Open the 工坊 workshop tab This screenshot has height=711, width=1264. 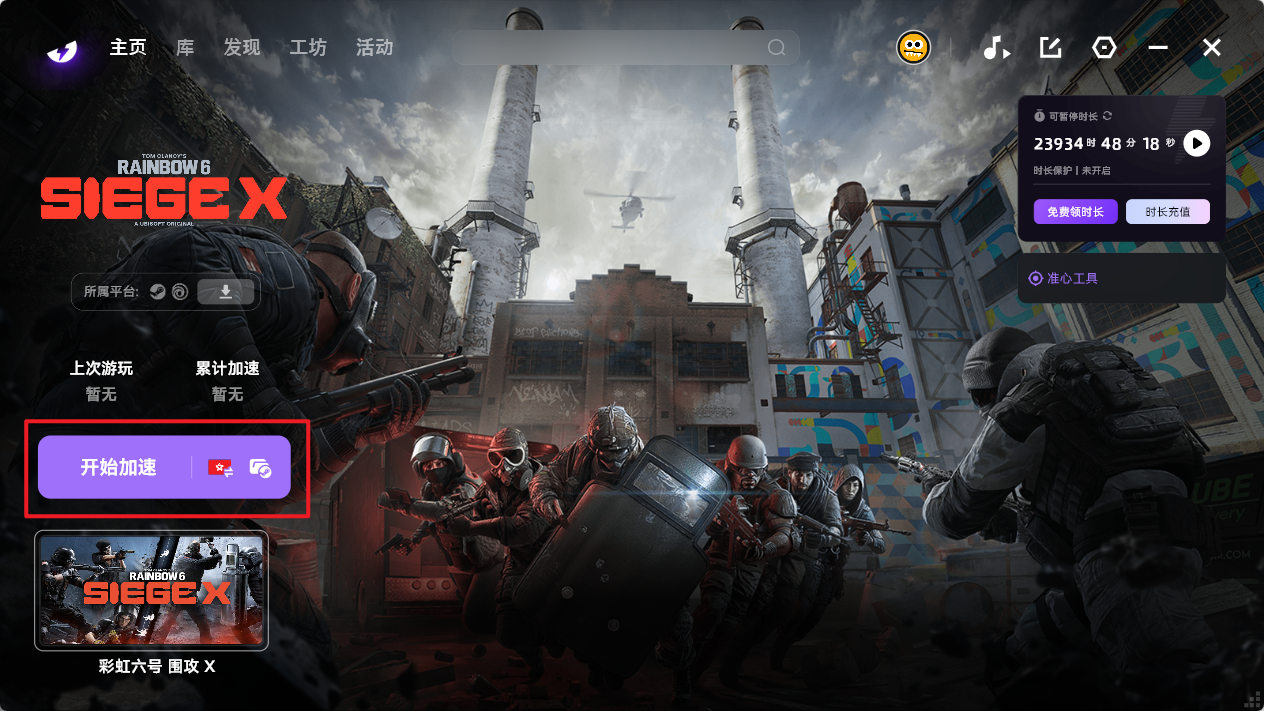(x=308, y=48)
